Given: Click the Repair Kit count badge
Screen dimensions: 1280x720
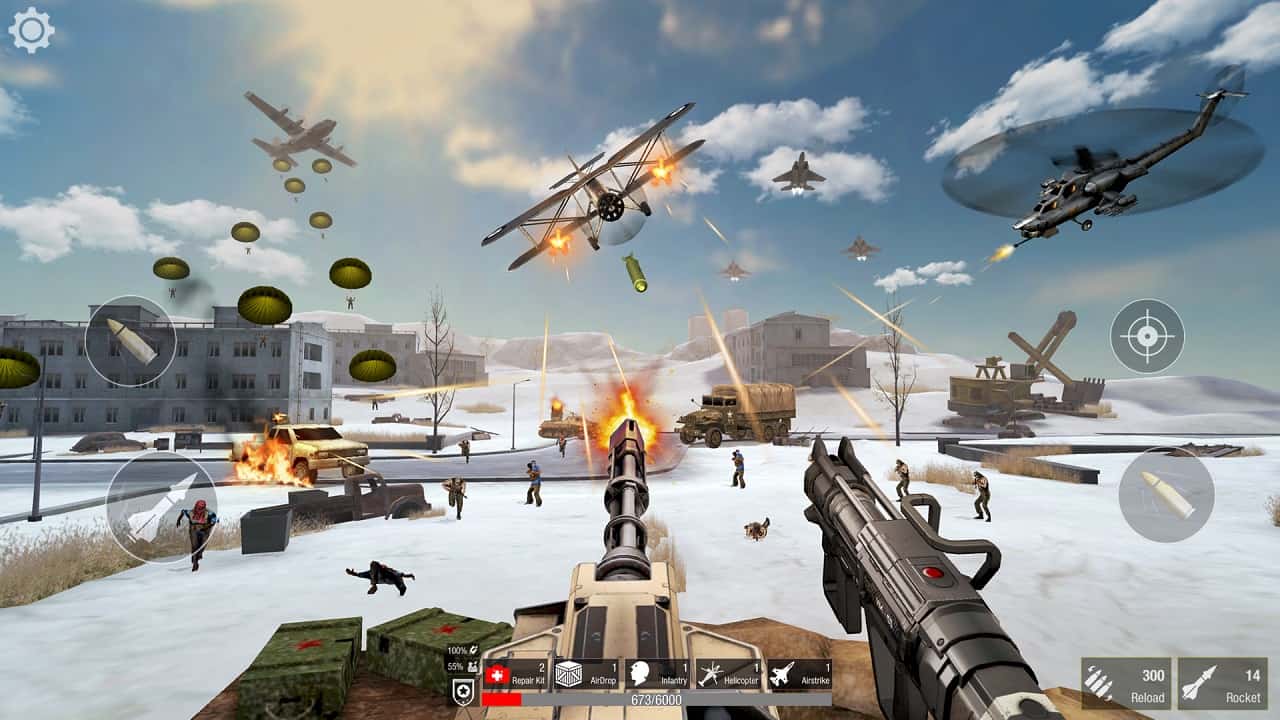Looking at the screenshot, I should [539, 666].
